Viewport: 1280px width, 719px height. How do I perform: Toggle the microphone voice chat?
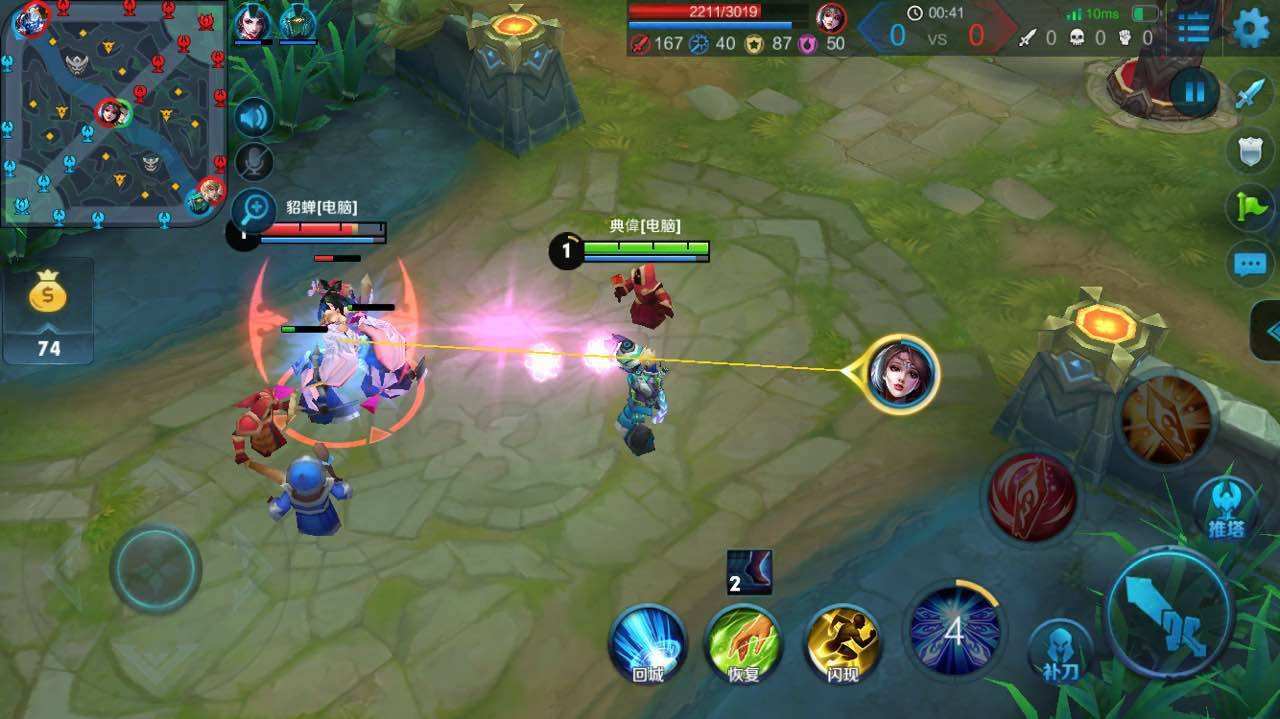254,162
